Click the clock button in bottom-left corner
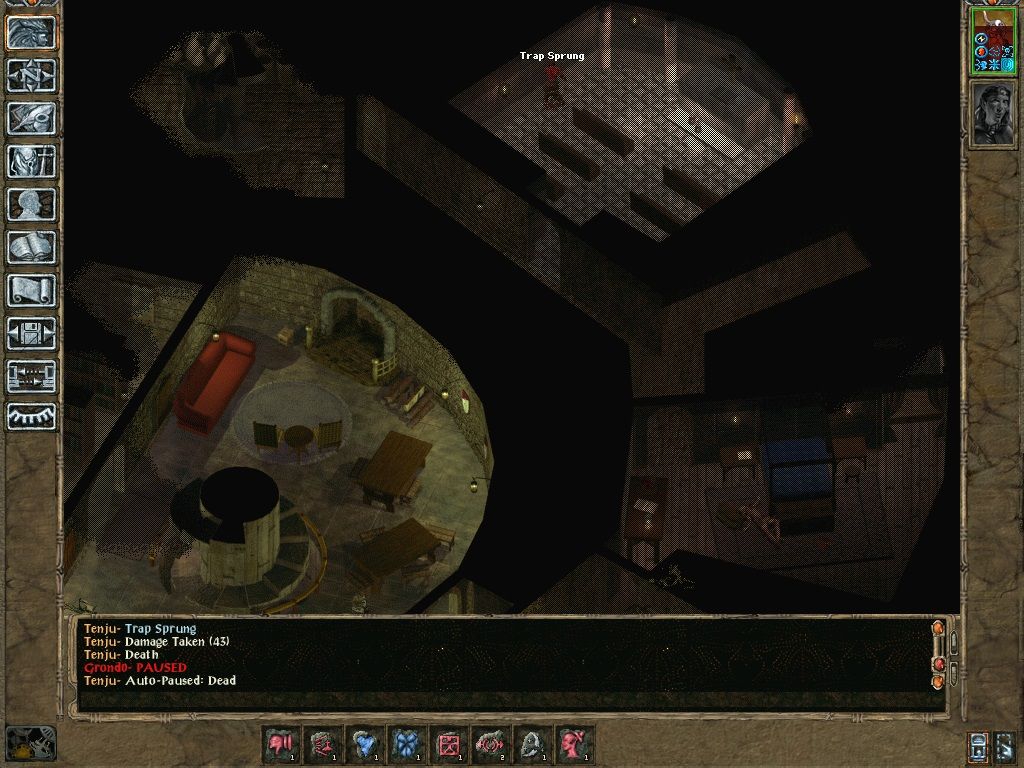This screenshot has width=1024, height=768. [x=30, y=743]
